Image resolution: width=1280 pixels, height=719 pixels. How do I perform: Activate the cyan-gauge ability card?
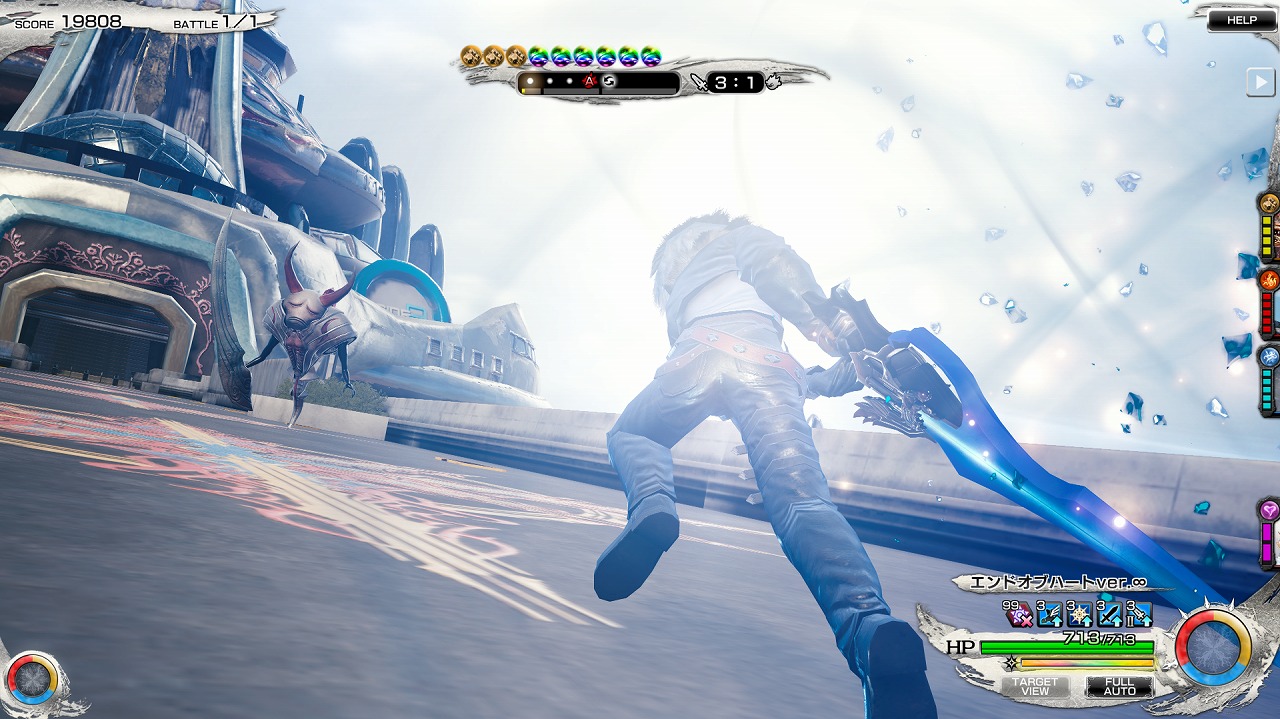tap(1269, 379)
